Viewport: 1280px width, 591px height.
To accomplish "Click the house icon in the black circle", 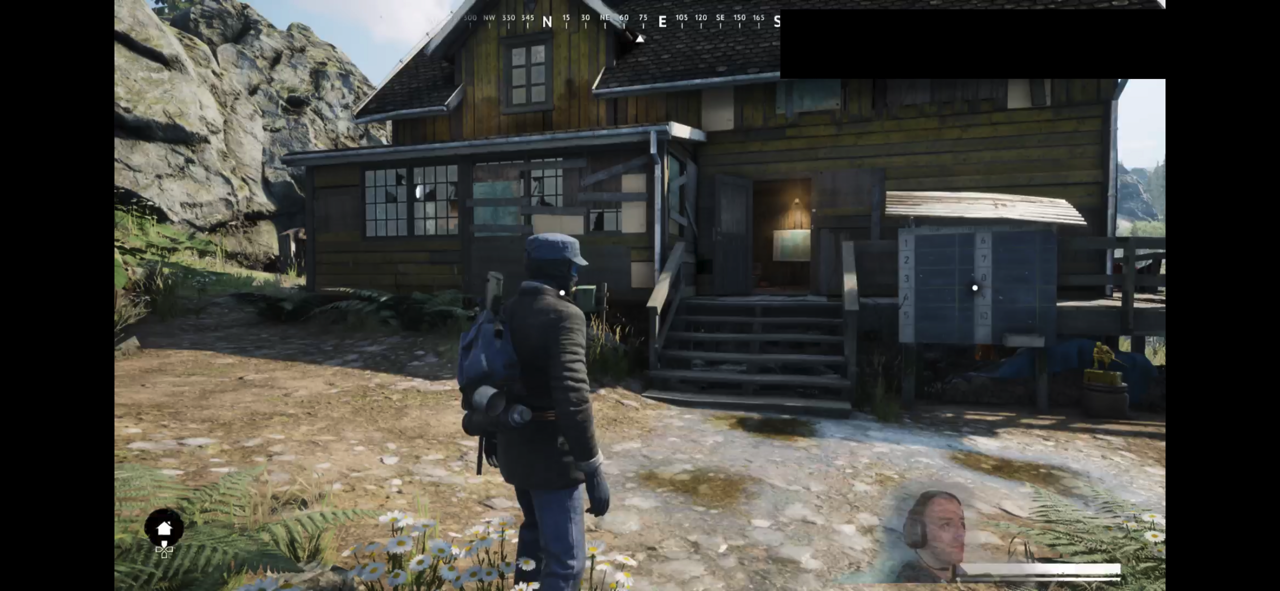I will click(164, 528).
